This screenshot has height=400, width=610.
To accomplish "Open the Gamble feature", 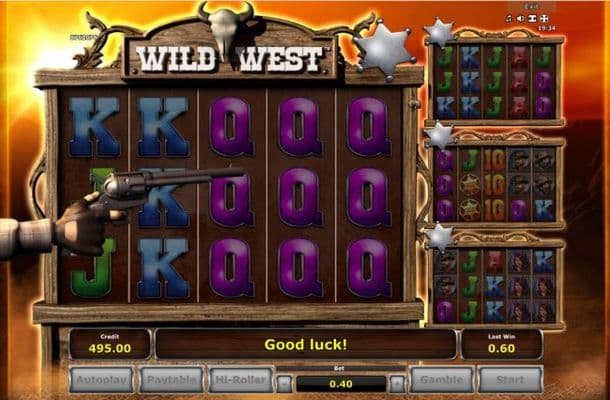I will coord(441,380).
